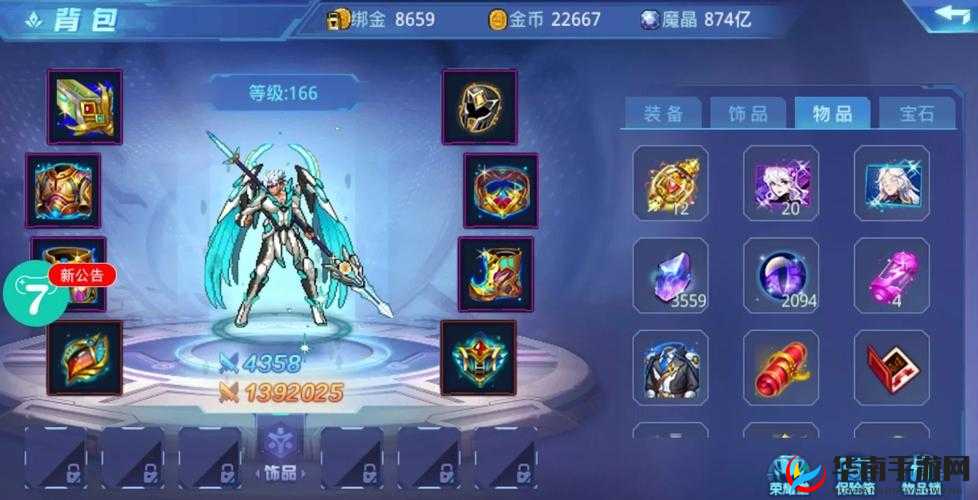Viewport: 978px width, 500px height.
Task: Select the golden scepter item with count 12
Action: click(670, 184)
